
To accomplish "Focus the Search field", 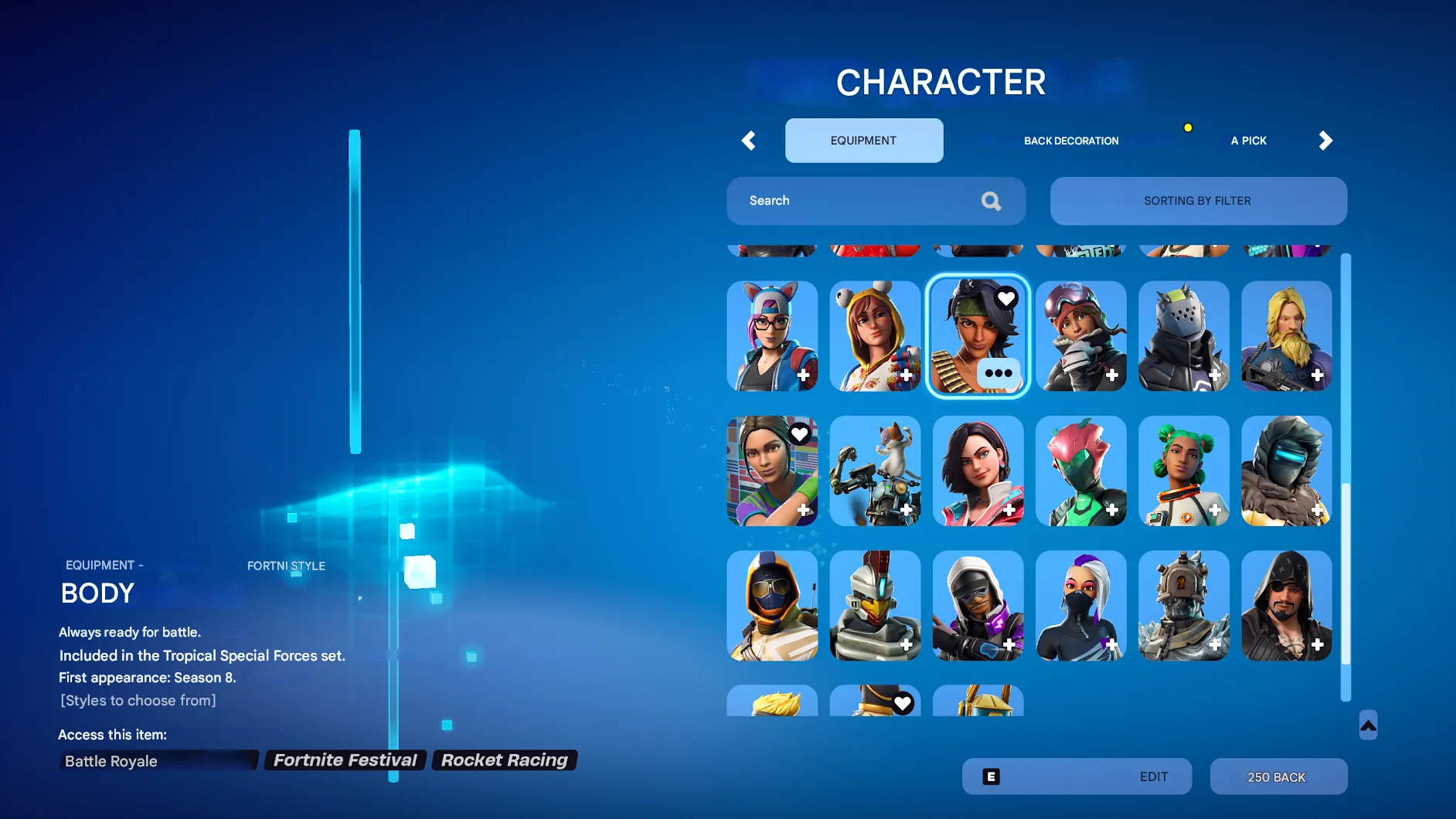I will 858,201.
